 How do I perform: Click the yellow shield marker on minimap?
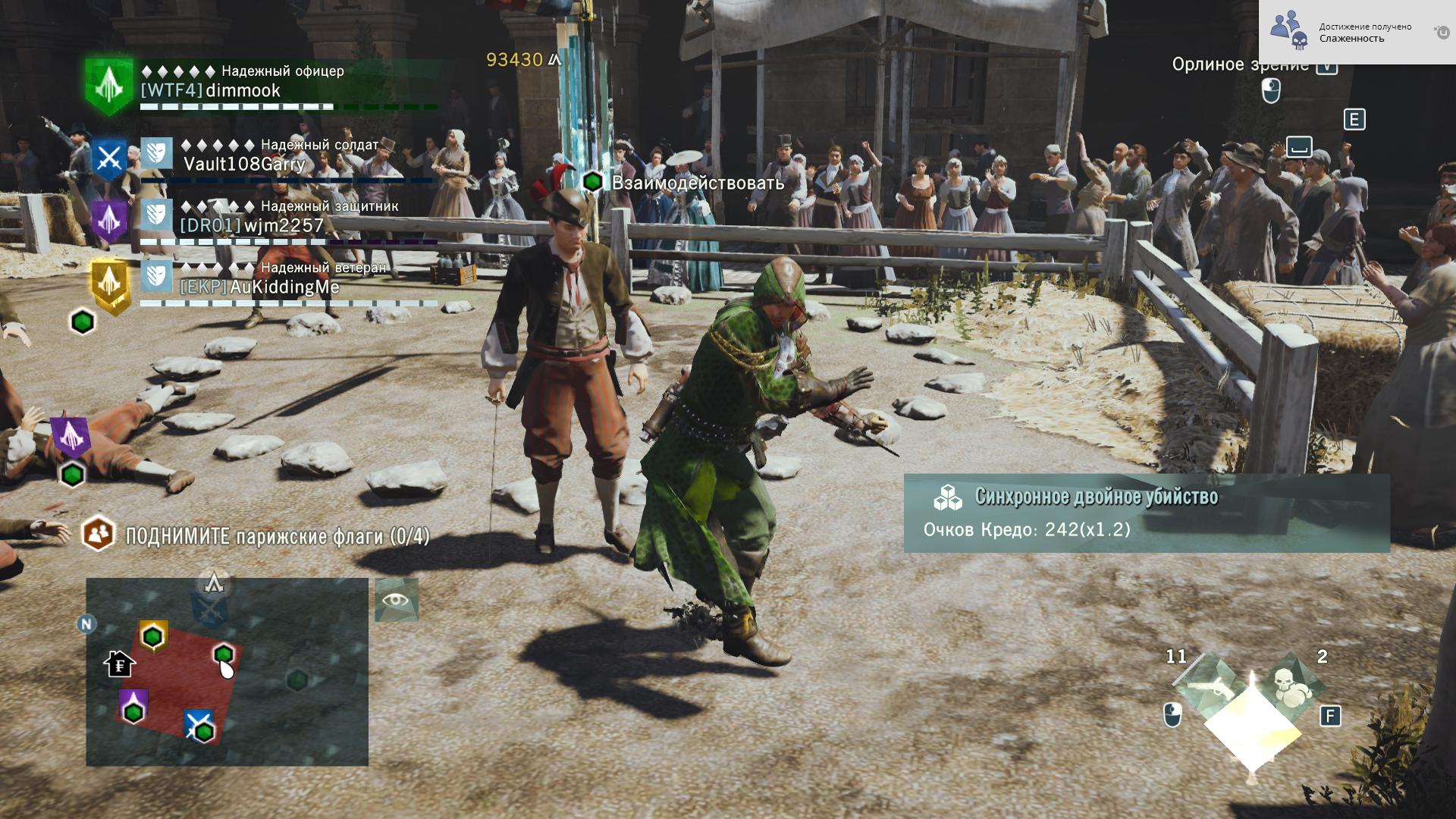pyautogui.click(x=153, y=635)
